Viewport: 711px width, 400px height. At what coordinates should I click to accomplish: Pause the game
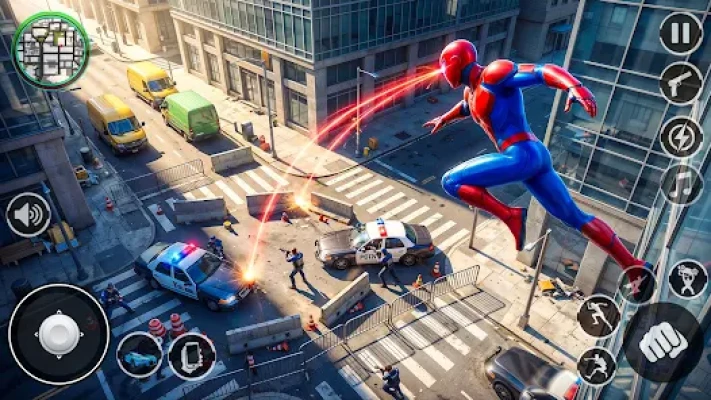point(681,33)
